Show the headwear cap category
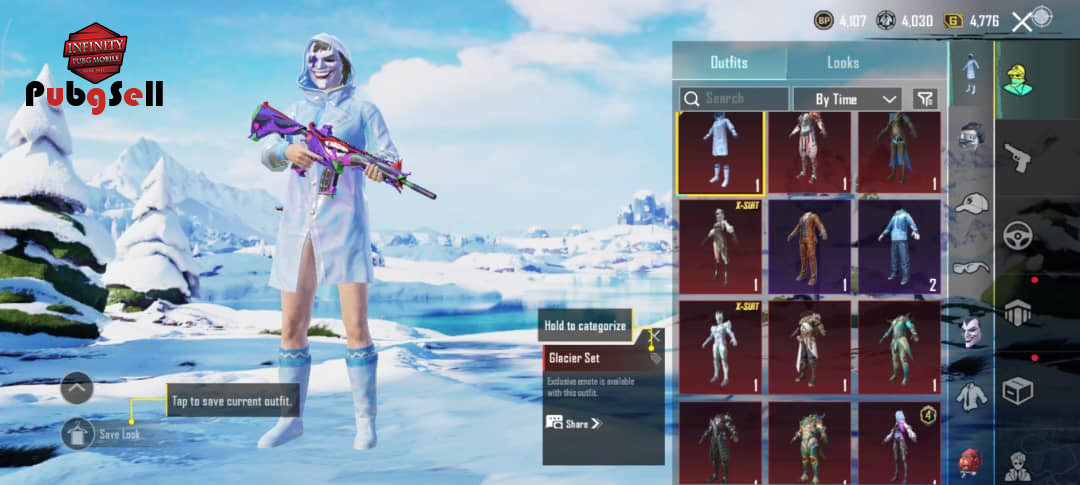 pos(971,203)
